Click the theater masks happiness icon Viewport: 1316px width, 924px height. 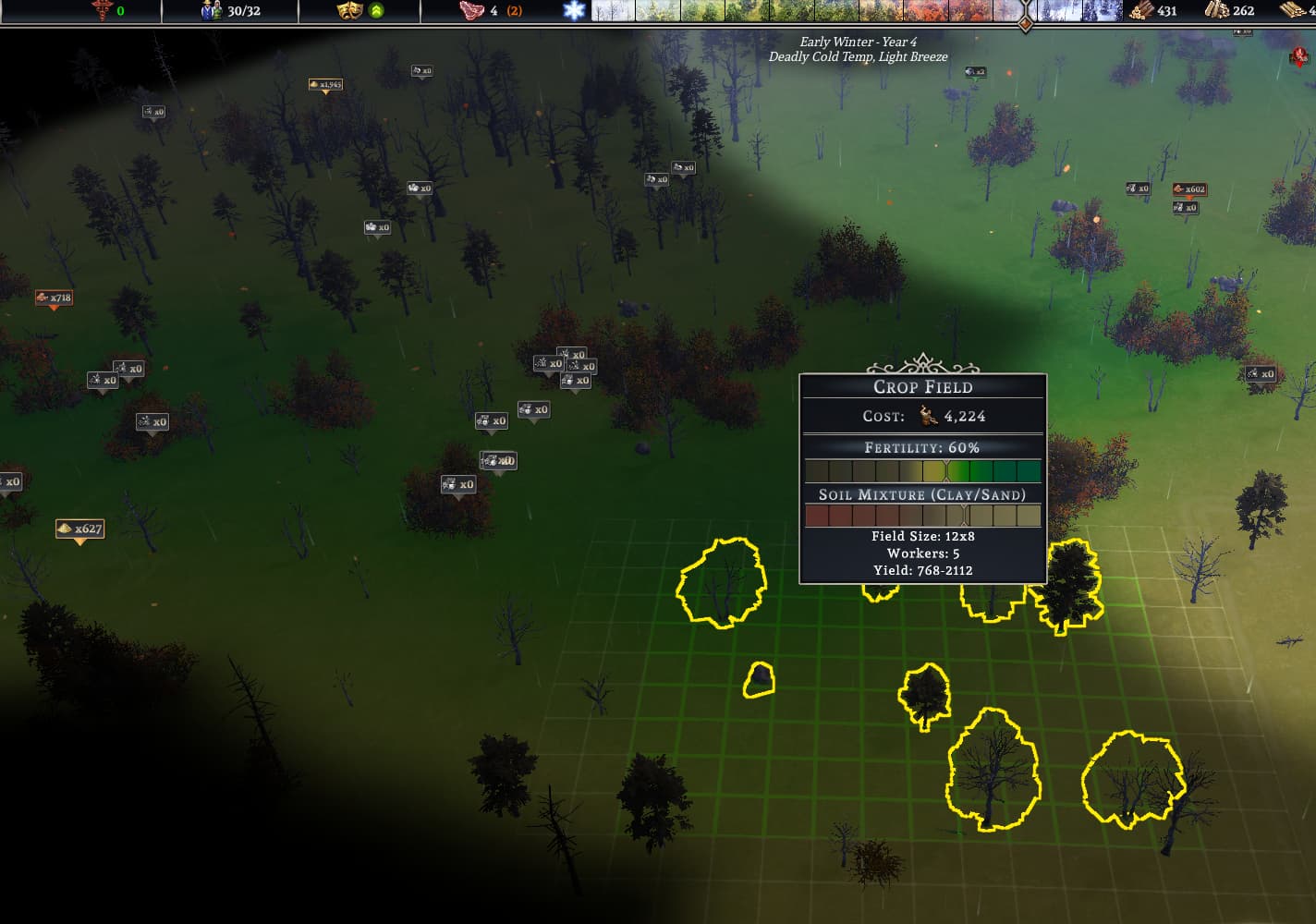pyautogui.click(x=348, y=11)
